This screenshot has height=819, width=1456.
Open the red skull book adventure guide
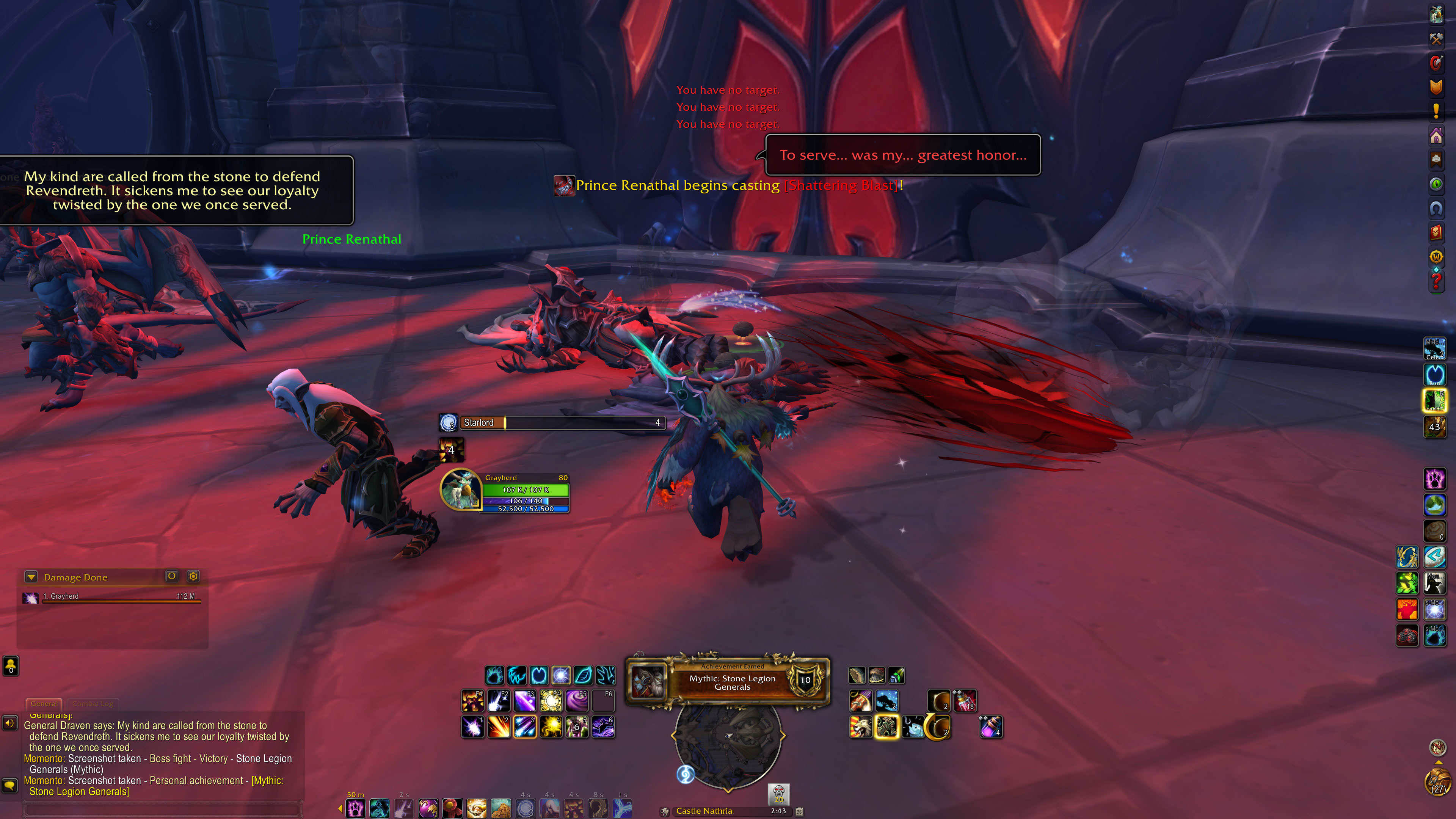1436,232
